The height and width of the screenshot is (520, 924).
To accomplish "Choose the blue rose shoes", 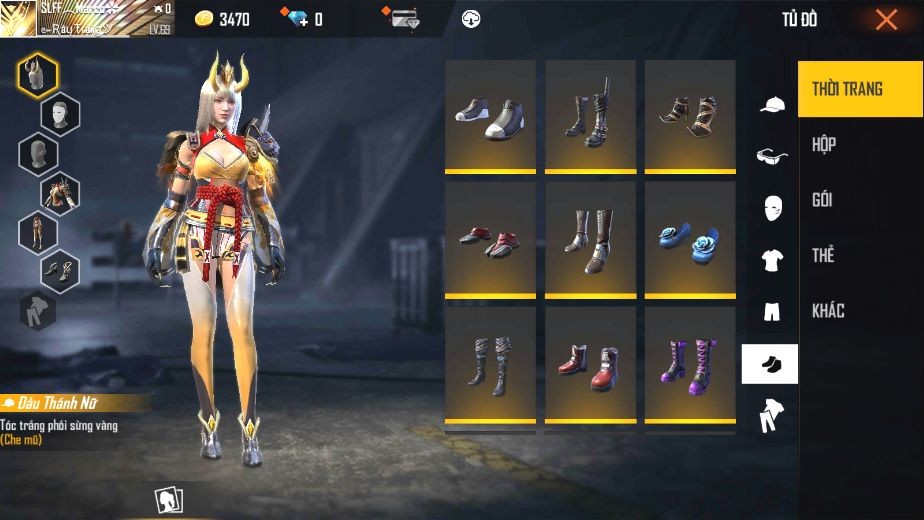I will (690, 241).
